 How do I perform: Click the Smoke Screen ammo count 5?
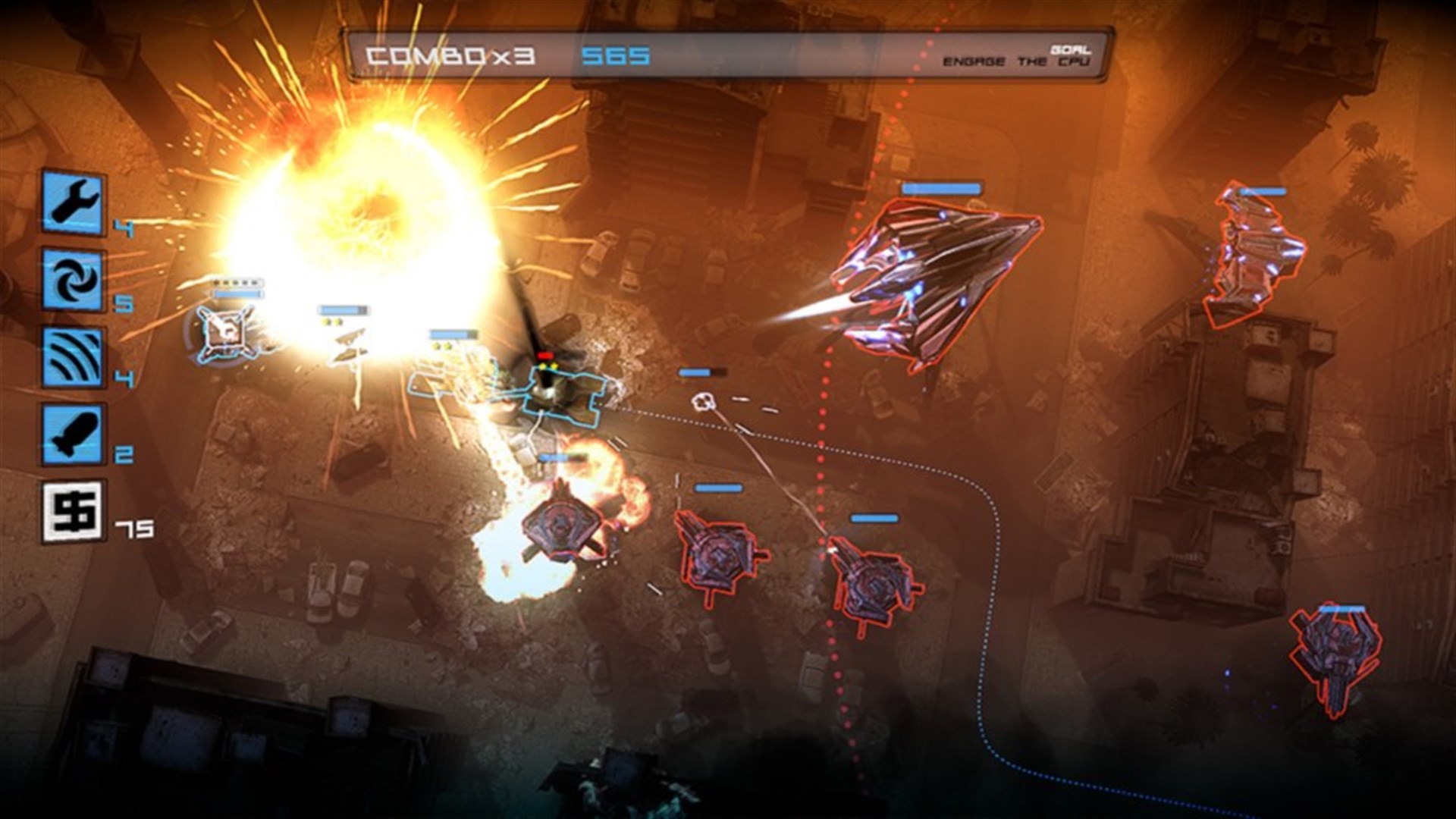coord(124,303)
